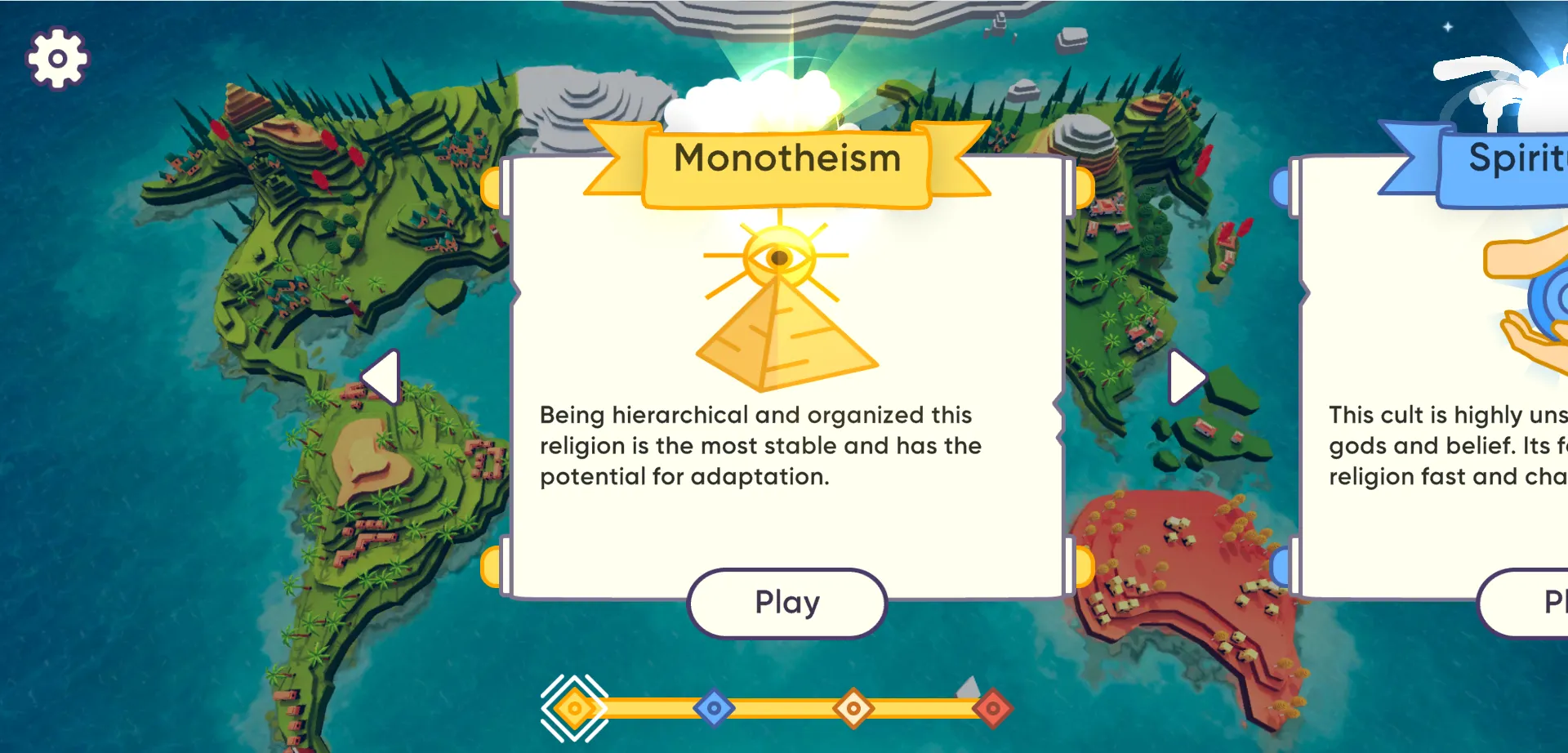Select the blue diamond progress marker
This screenshot has height=753, width=1568.
point(714,708)
